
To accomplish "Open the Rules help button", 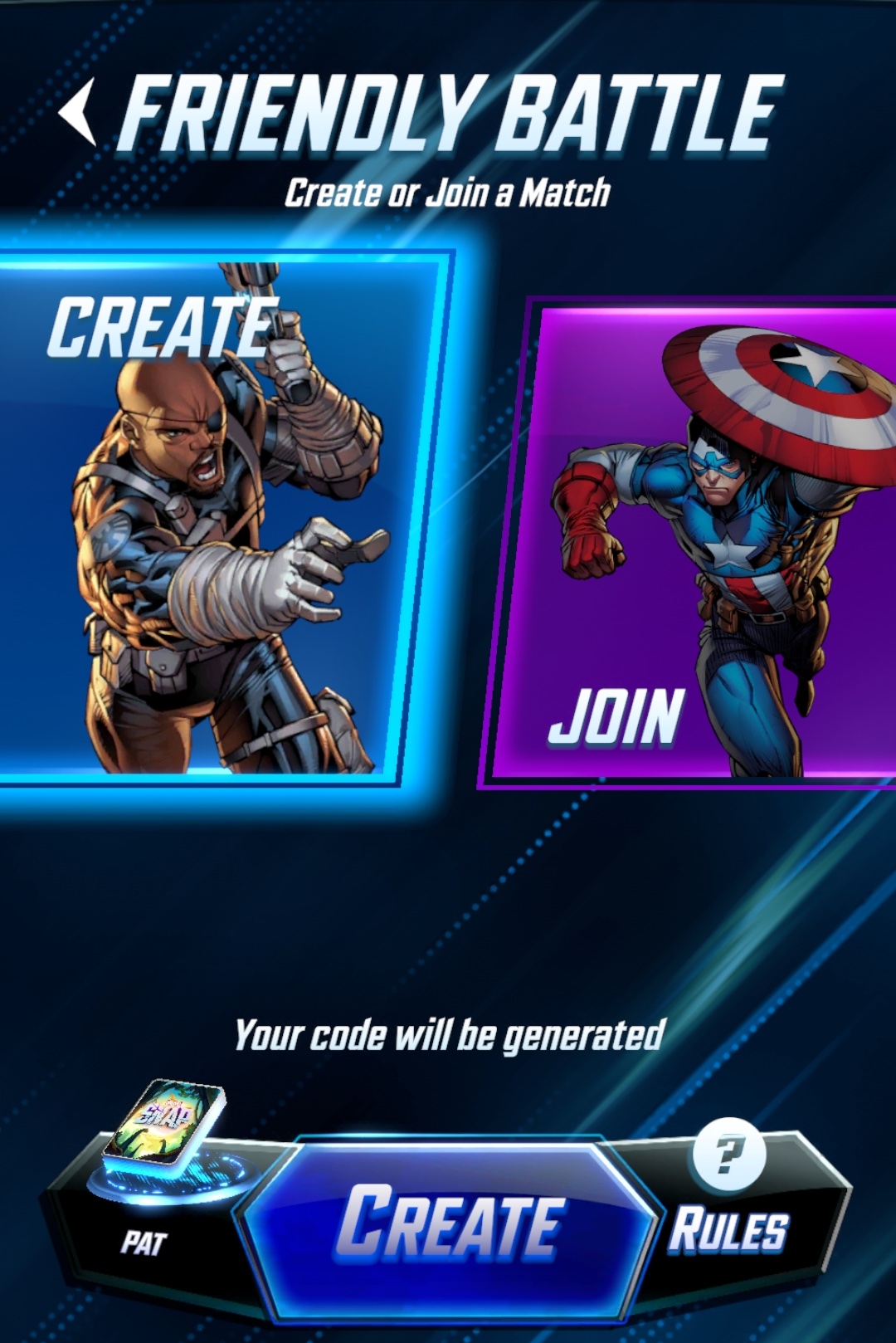I will [728, 1199].
